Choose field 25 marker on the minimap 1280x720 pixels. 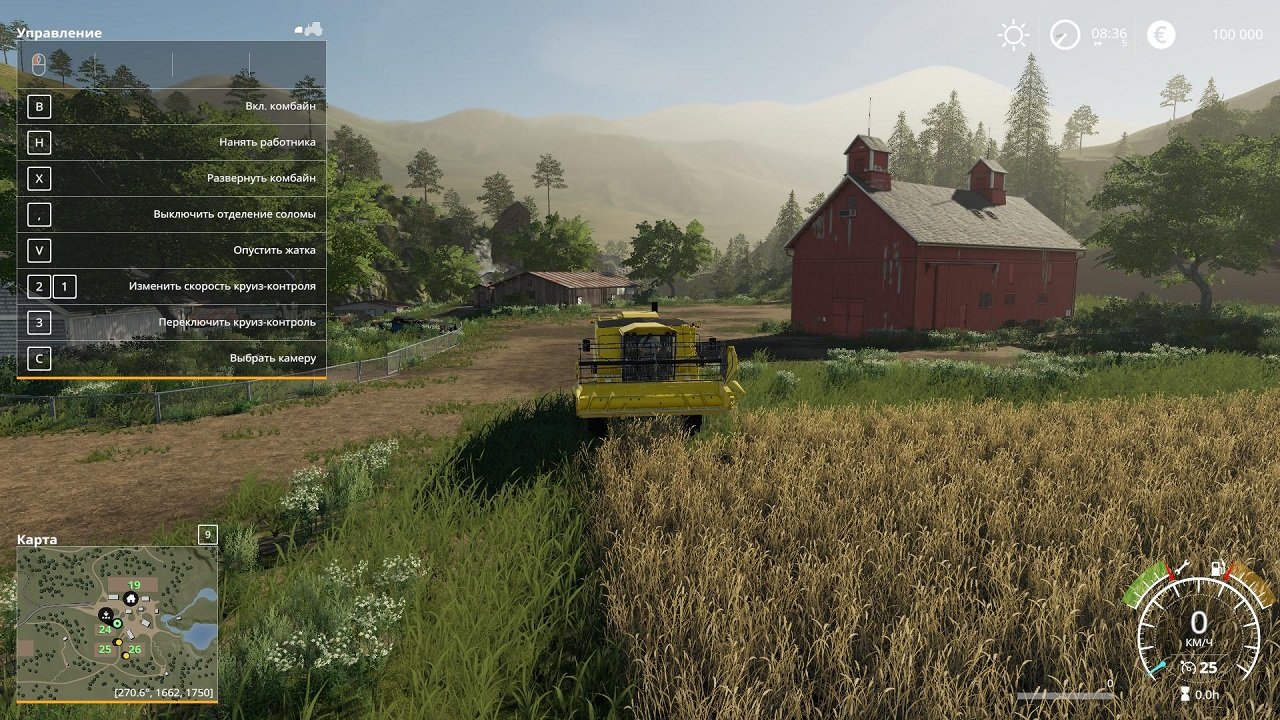click(105, 649)
